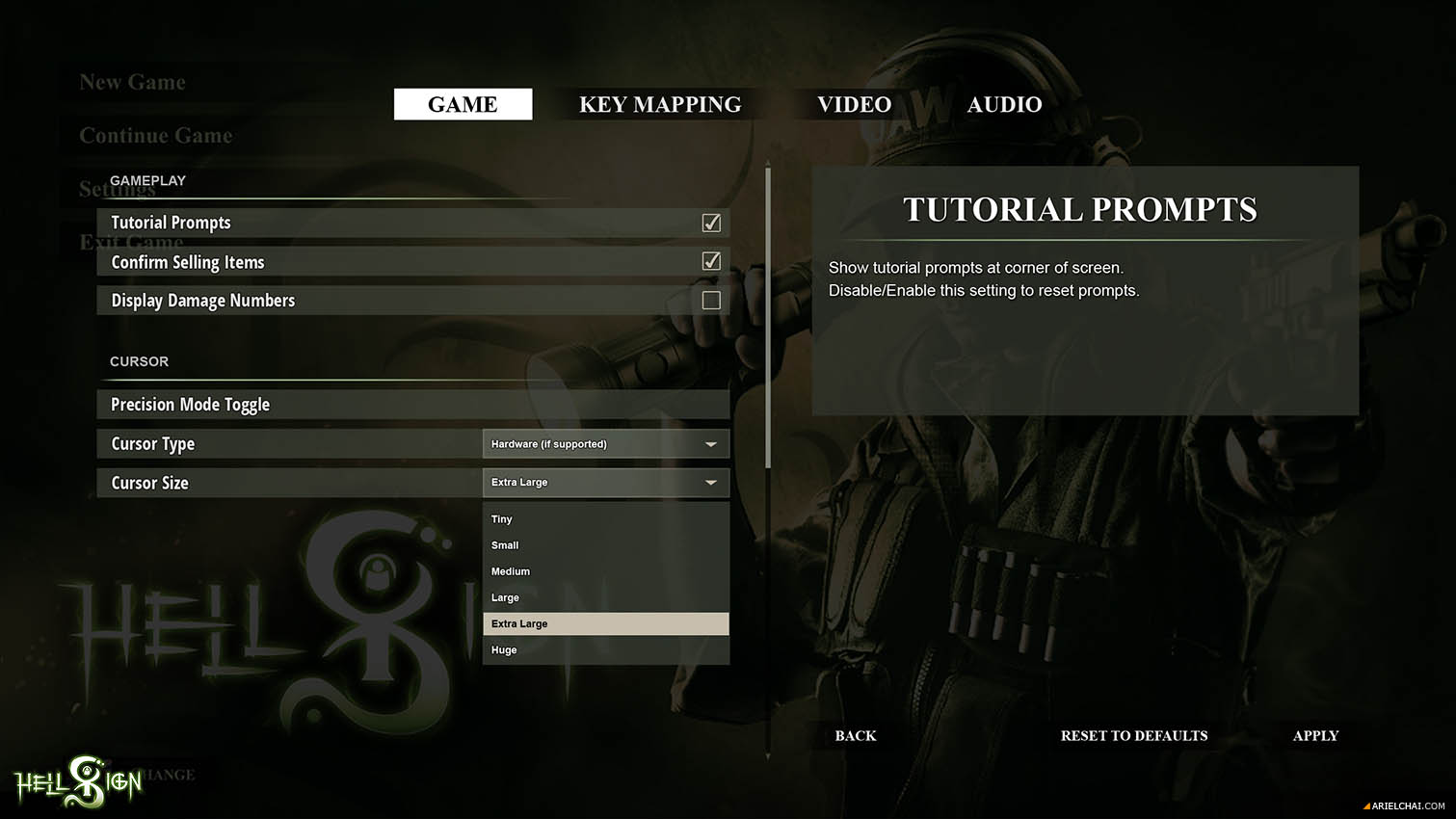Viewport: 1456px width, 819px height.
Task: Choose Tiny cursor size
Action: 605,519
